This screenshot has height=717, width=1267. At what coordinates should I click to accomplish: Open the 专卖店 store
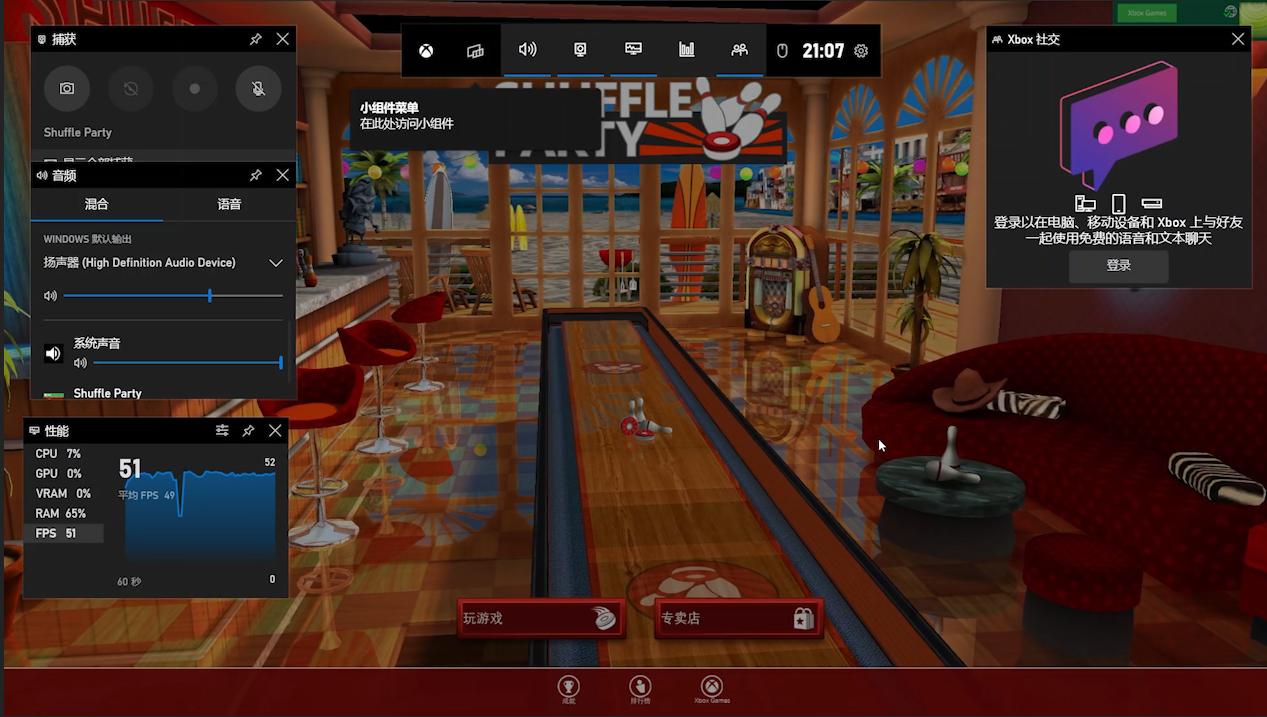coord(738,618)
